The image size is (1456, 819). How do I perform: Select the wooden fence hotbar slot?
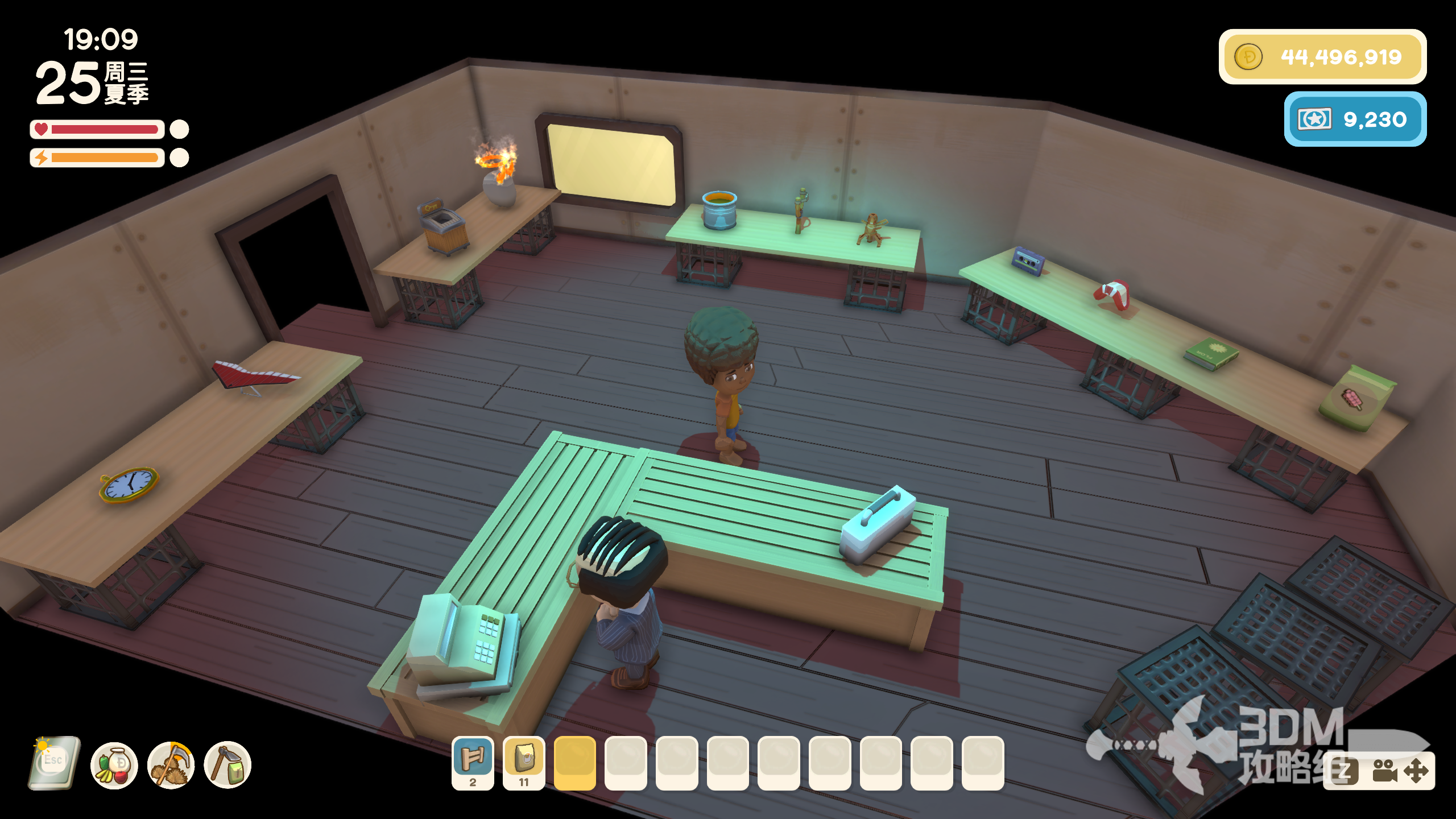tap(473, 762)
